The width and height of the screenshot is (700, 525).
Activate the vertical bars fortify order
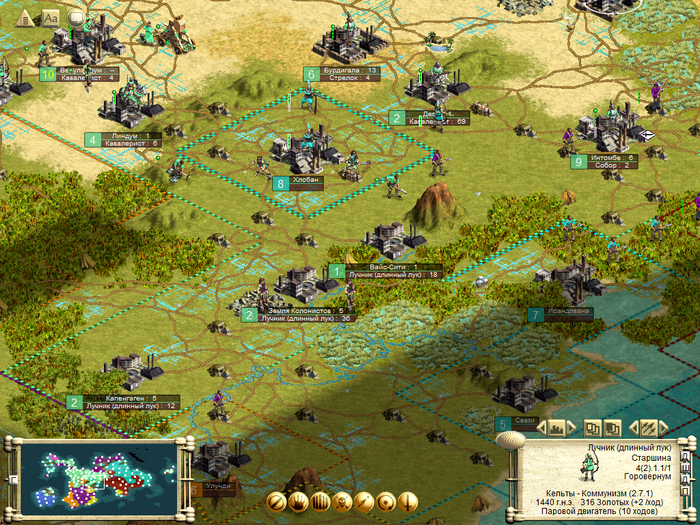(321, 502)
